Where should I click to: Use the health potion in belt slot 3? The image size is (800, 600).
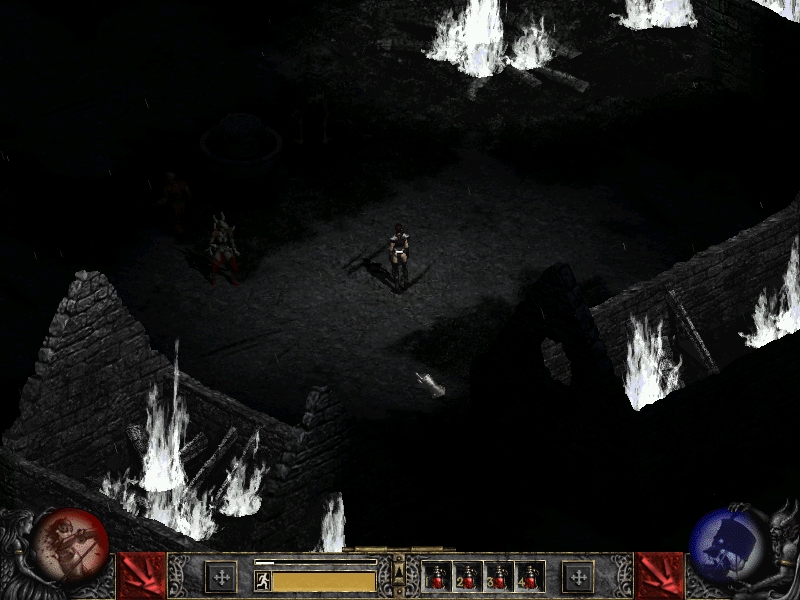pos(498,577)
